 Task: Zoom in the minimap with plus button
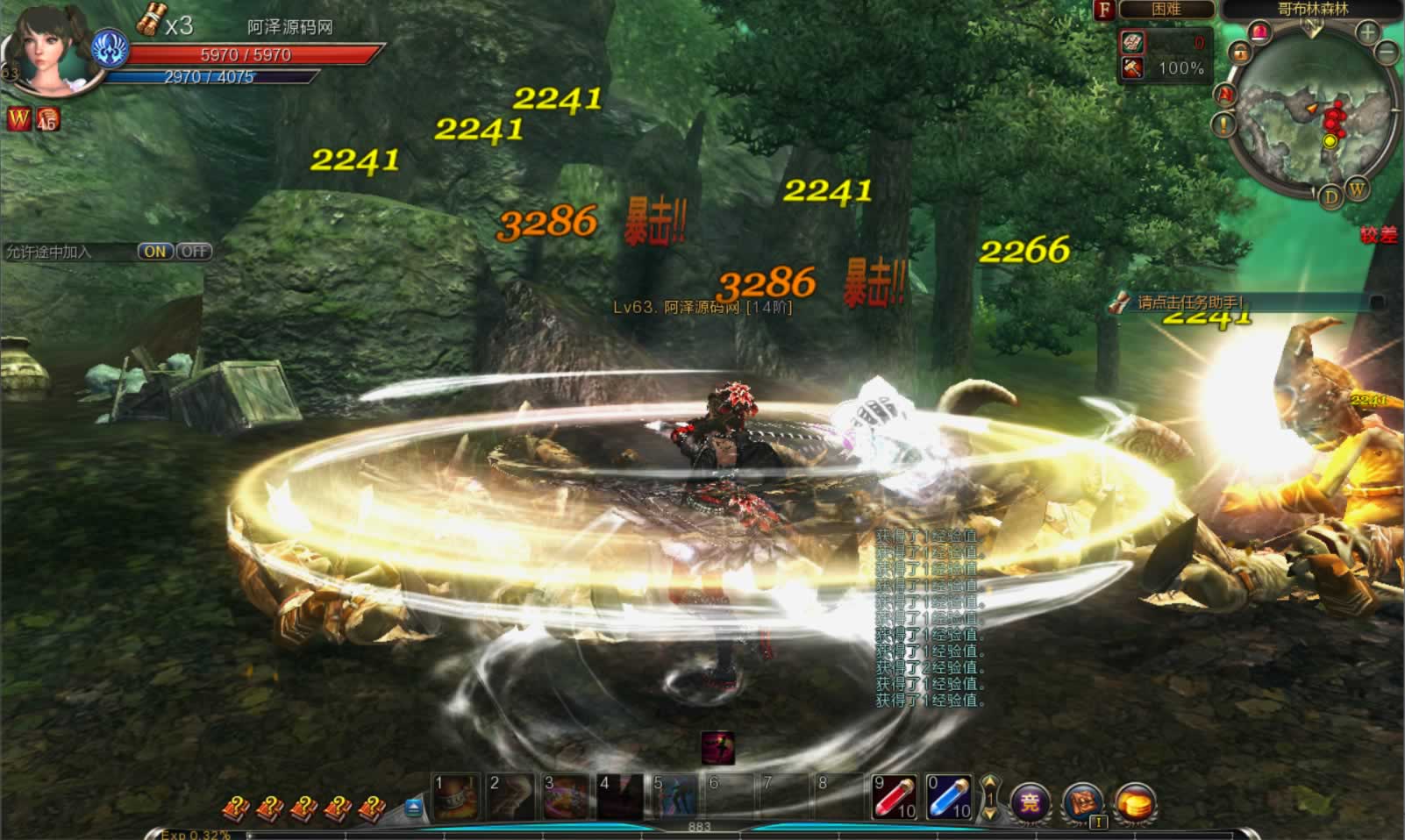(1367, 33)
